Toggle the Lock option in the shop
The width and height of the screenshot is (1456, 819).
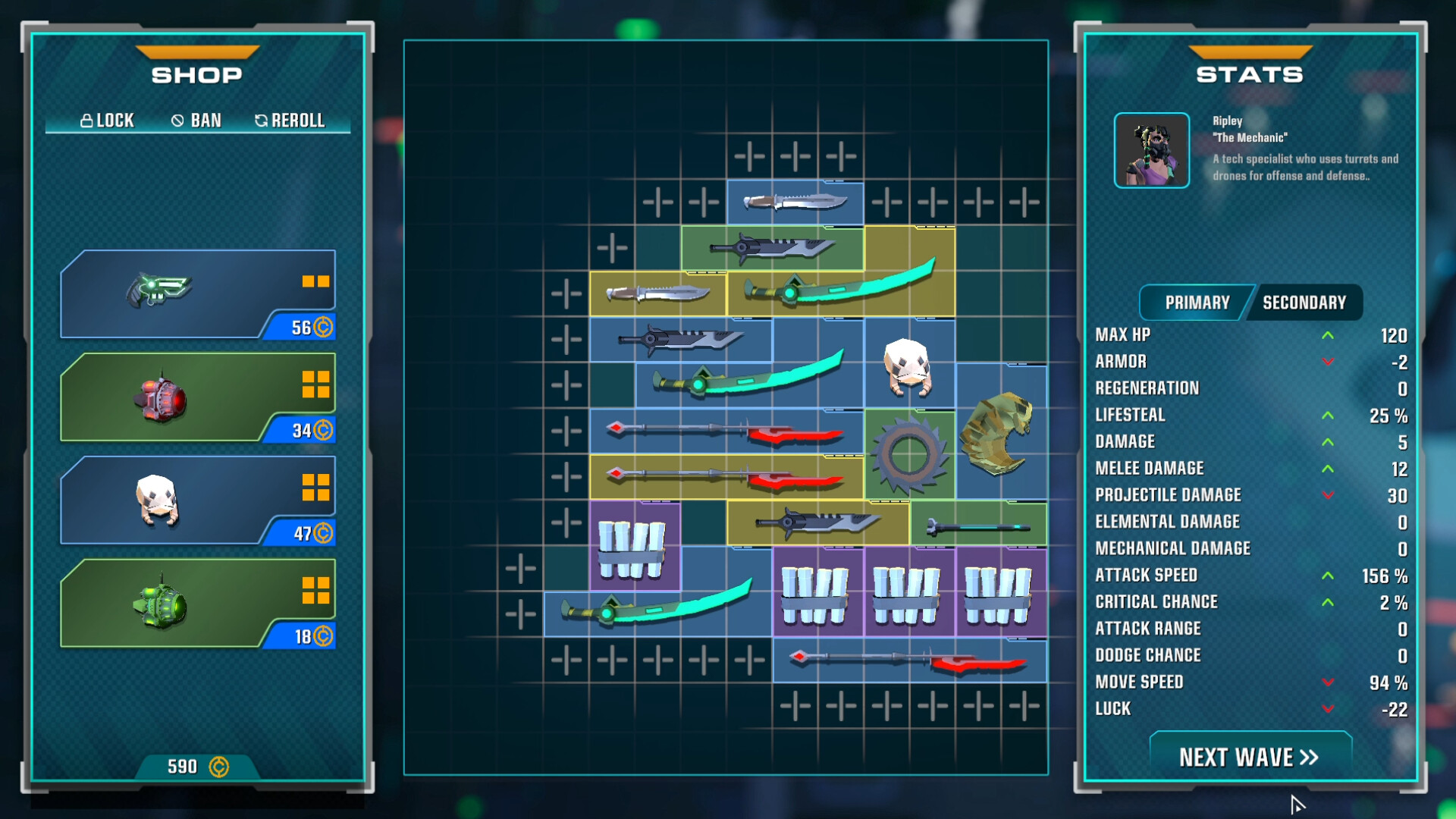click(108, 120)
